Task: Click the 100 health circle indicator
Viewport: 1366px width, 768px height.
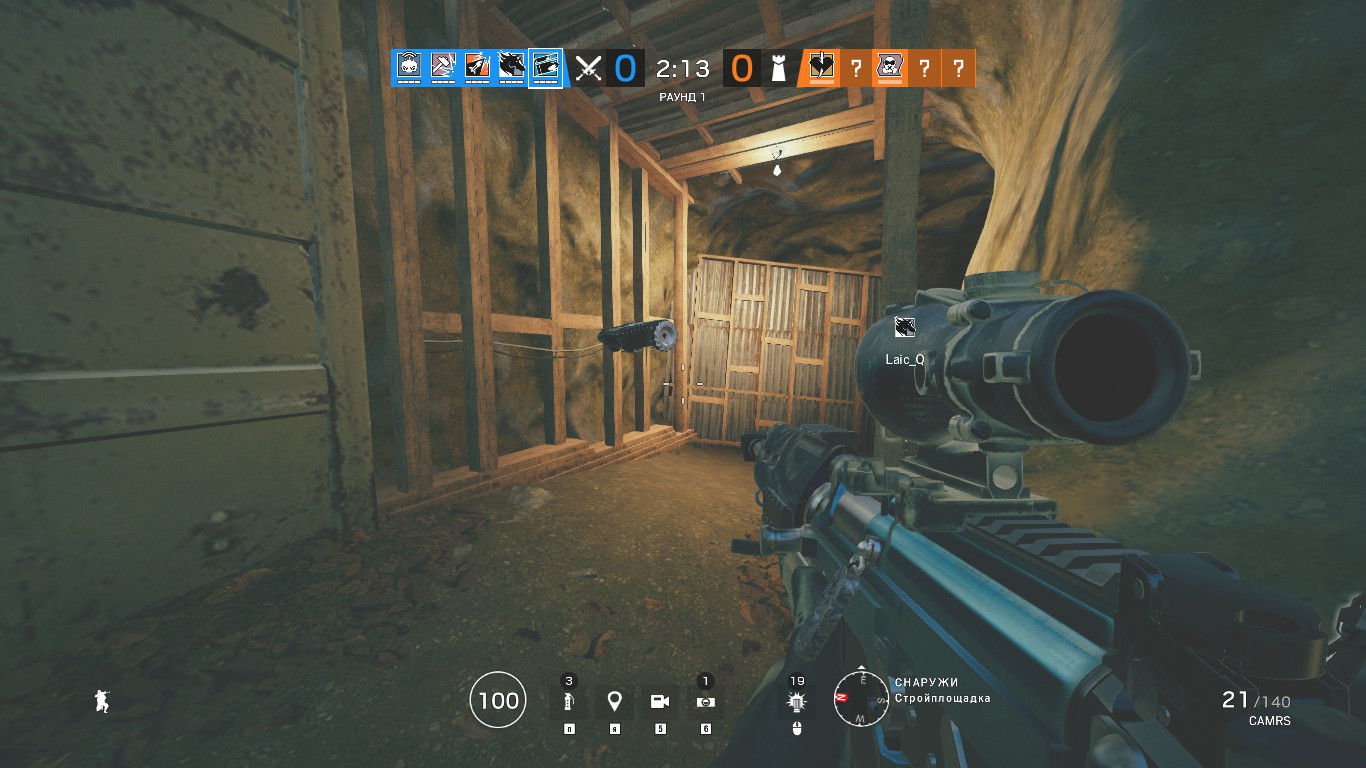Action: [497, 700]
